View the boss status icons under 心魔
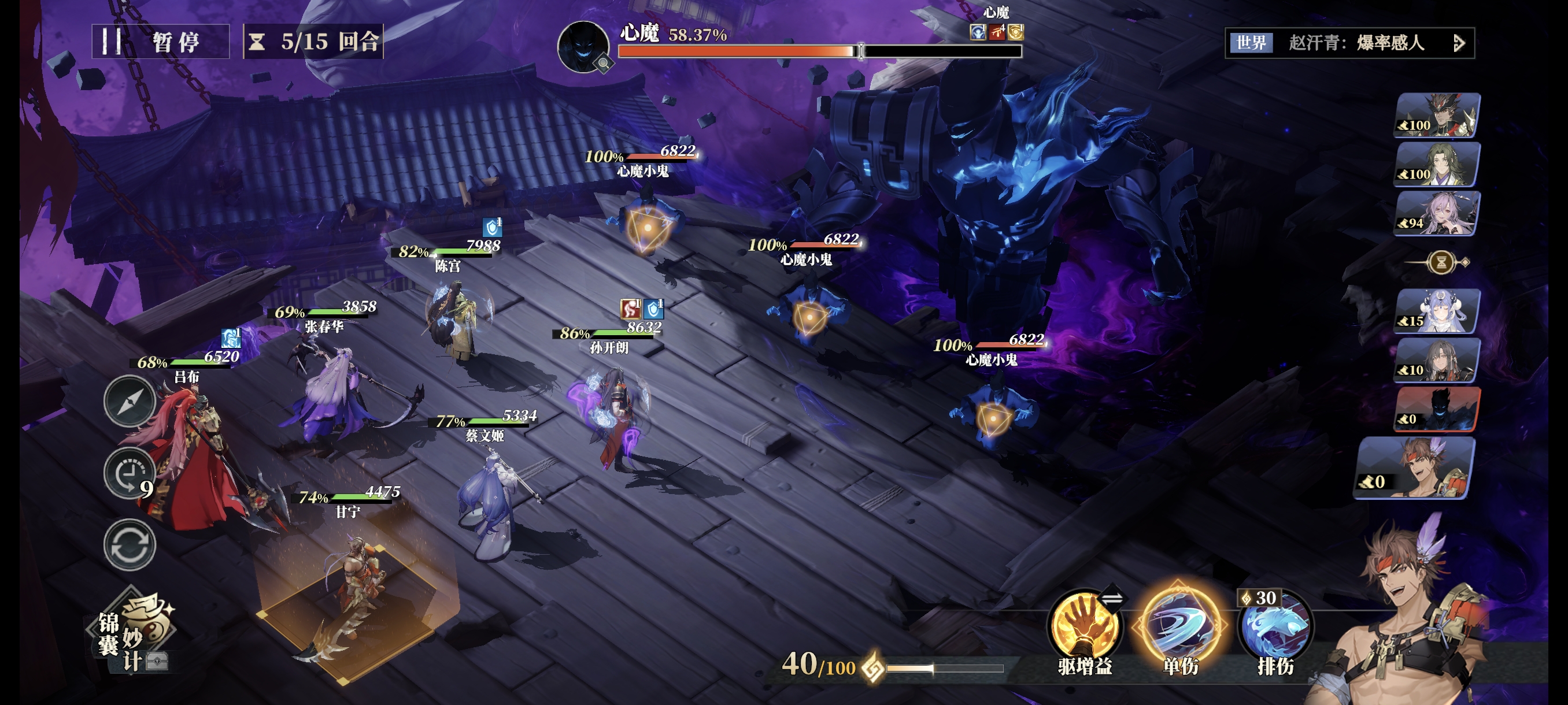The height and width of the screenshot is (705, 1568). click(996, 32)
